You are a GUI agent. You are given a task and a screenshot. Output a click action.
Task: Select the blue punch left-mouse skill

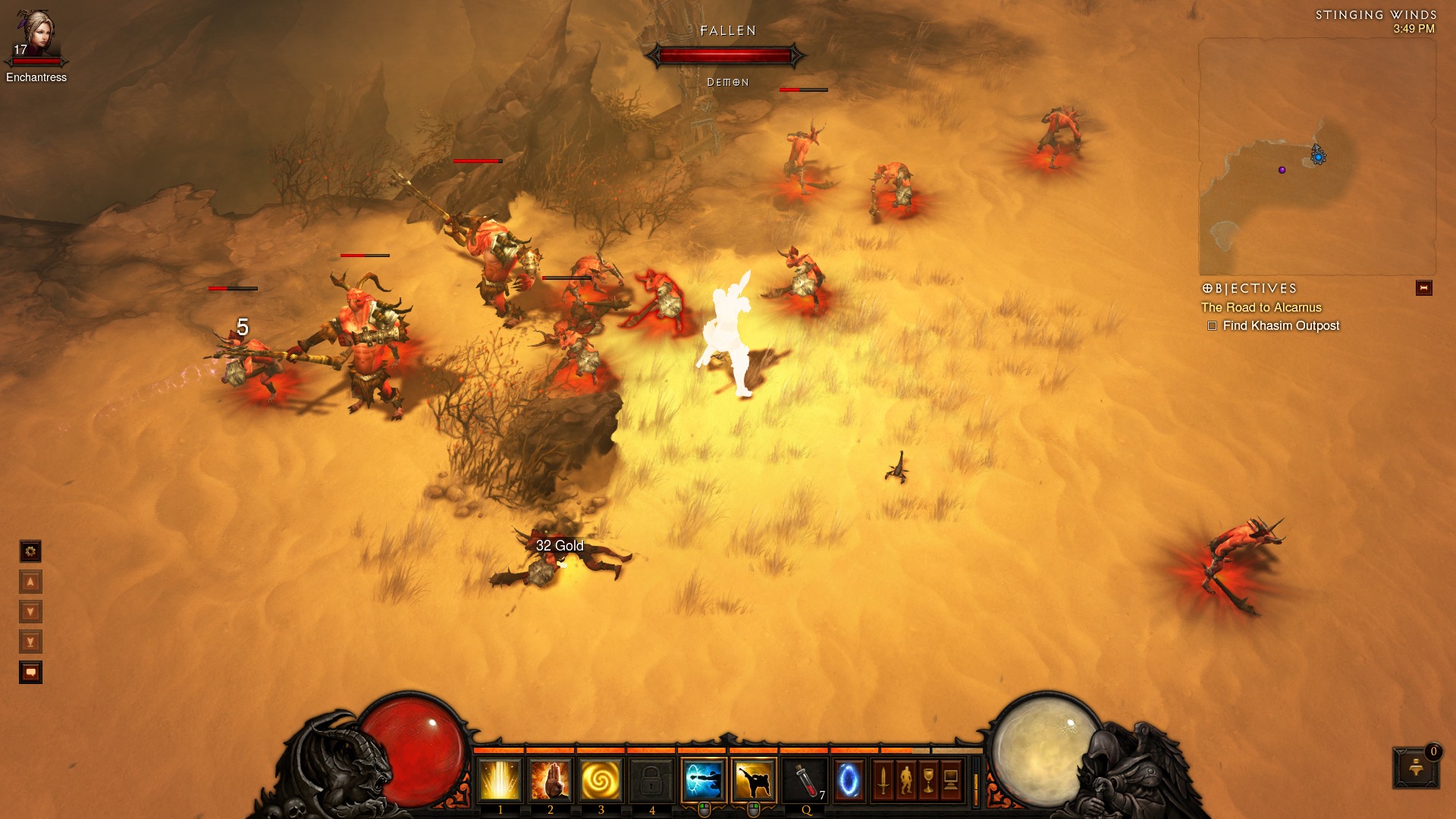coord(703,780)
